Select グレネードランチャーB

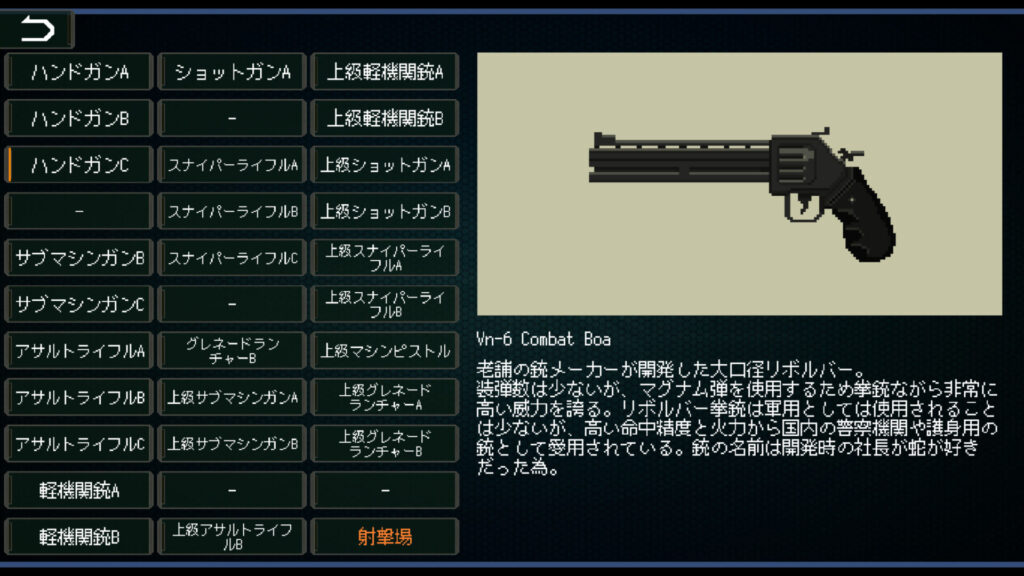click(232, 351)
